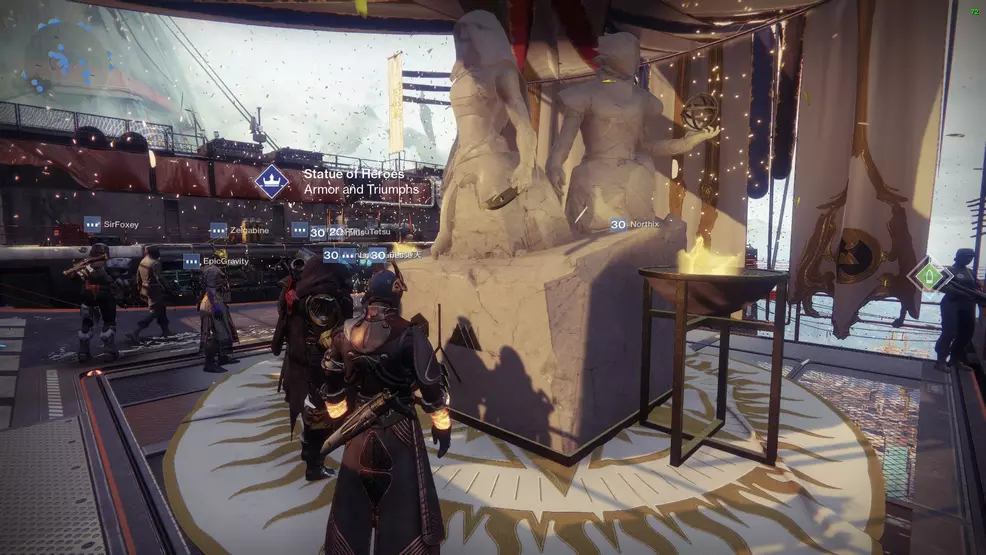Select the Statue of Heroes crown marker

pos(271,181)
